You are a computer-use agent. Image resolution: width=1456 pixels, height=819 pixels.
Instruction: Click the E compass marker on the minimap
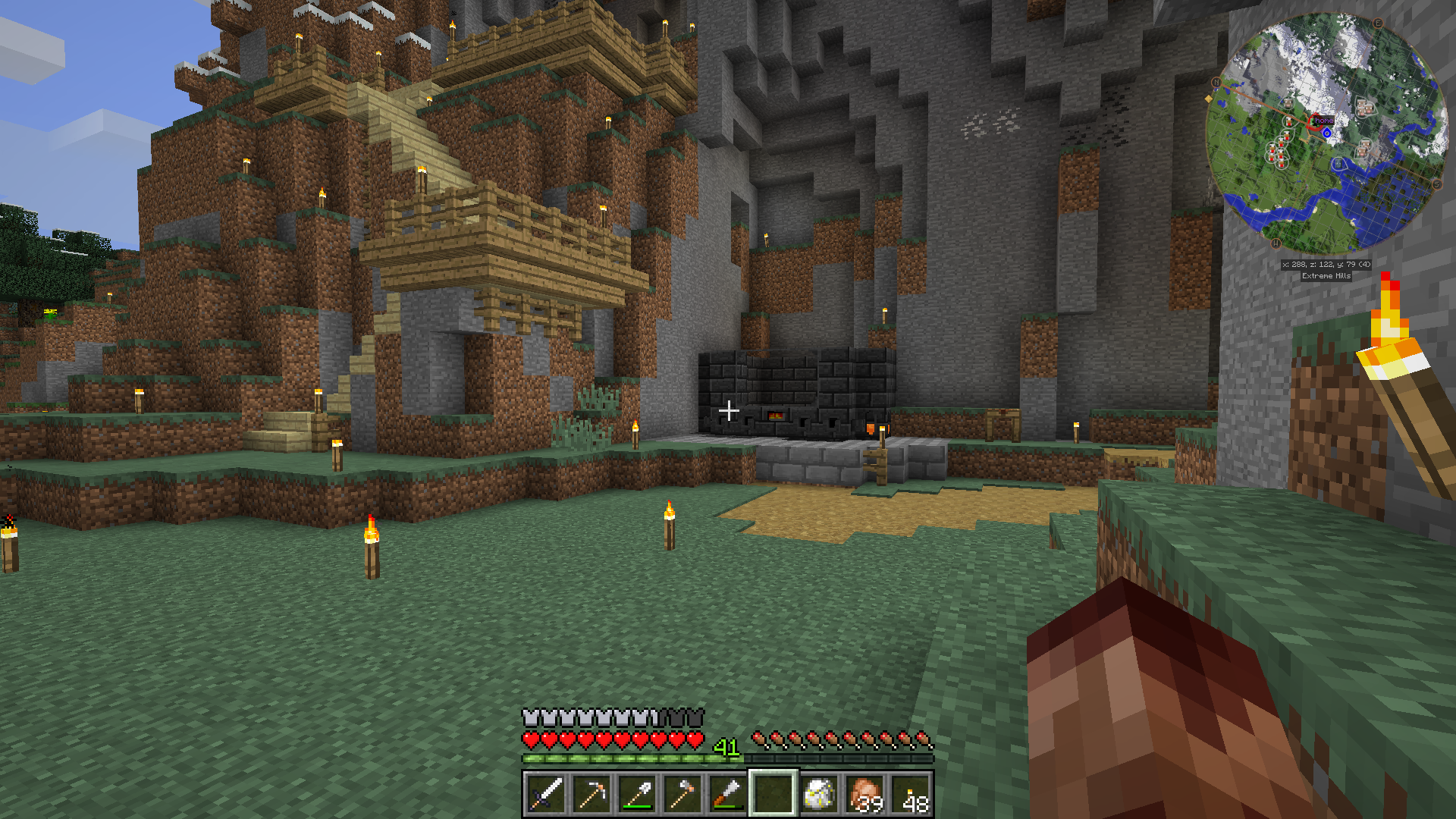click(1378, 24)
